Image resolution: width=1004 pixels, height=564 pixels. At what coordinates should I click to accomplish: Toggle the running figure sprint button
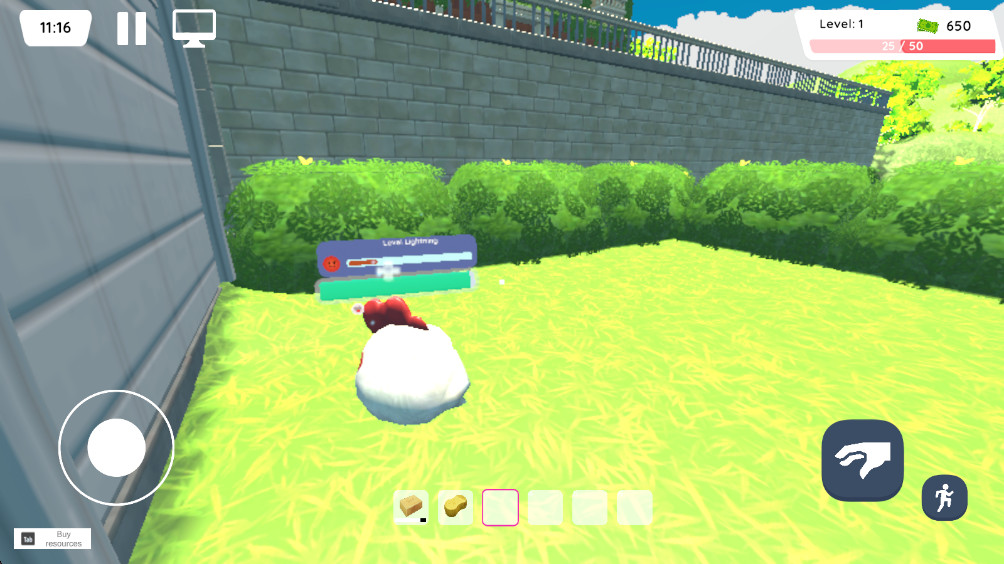944,497
